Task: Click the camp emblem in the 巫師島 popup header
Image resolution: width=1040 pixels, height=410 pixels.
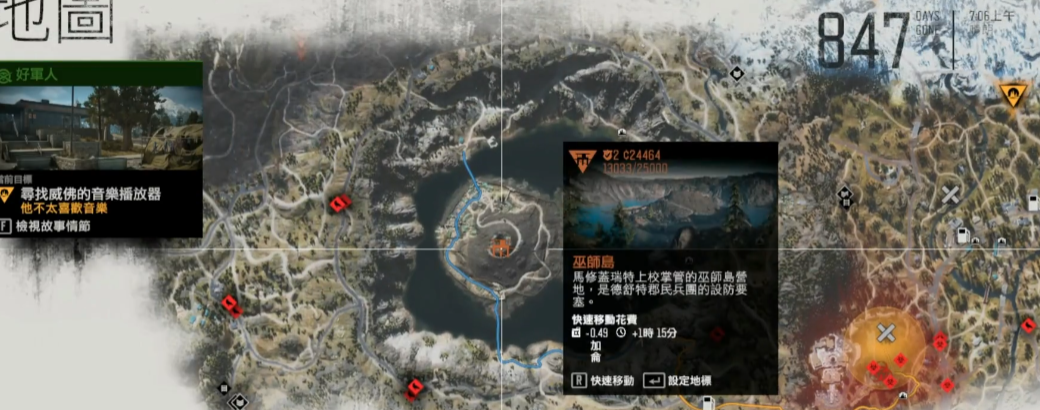Action: click(582, 159)
